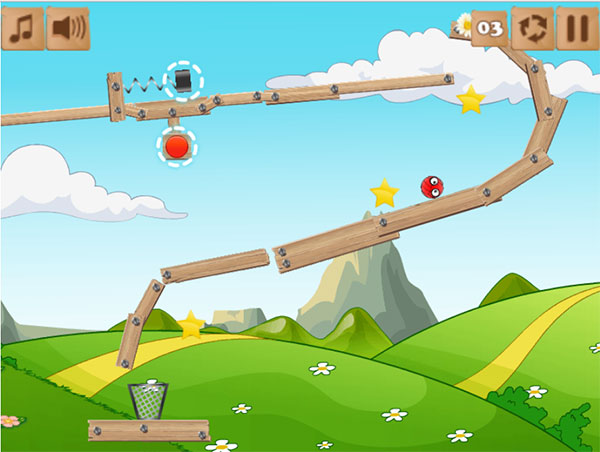Trigger the dashed-circled black spring block
This screenshot has width=600, height=452.
183,80
